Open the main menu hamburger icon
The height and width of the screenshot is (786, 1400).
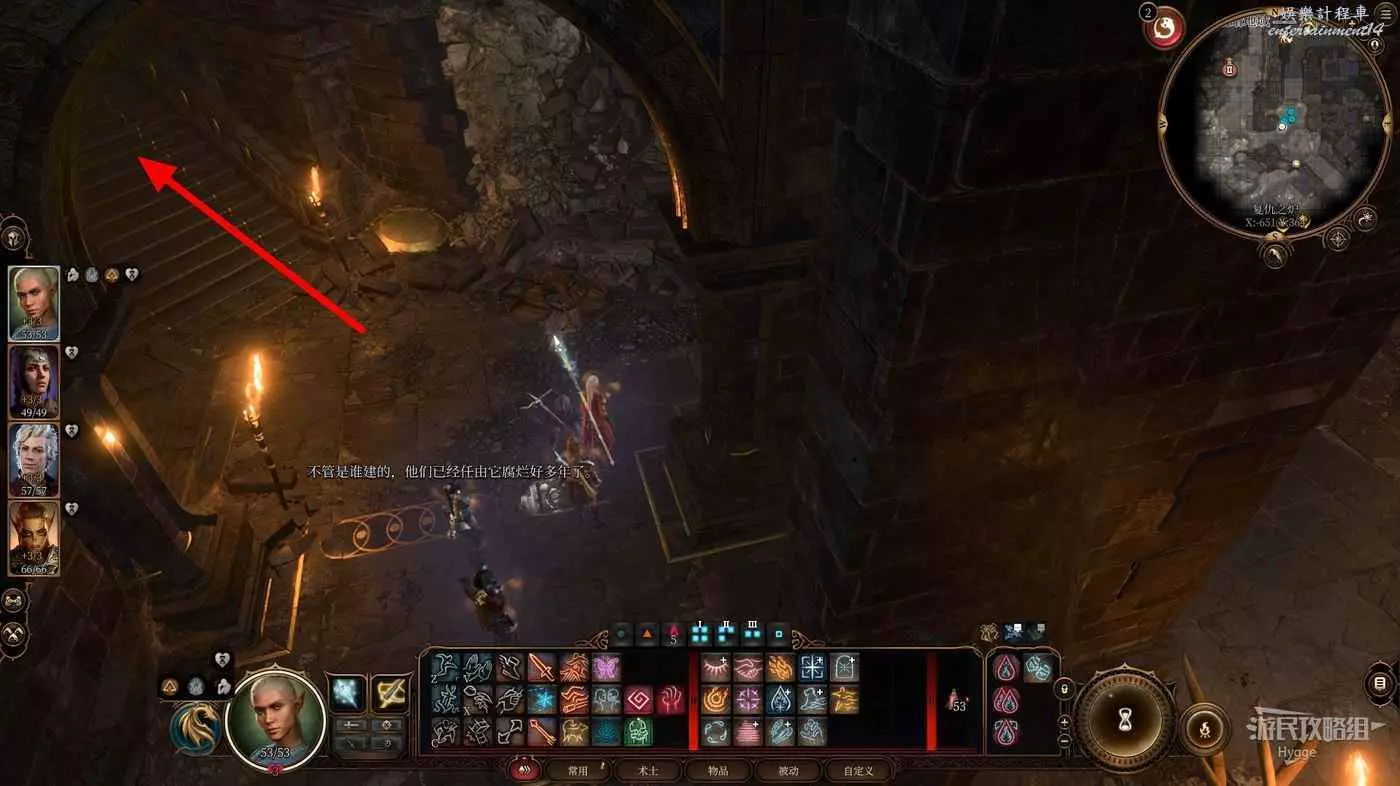pos(1385,13)
